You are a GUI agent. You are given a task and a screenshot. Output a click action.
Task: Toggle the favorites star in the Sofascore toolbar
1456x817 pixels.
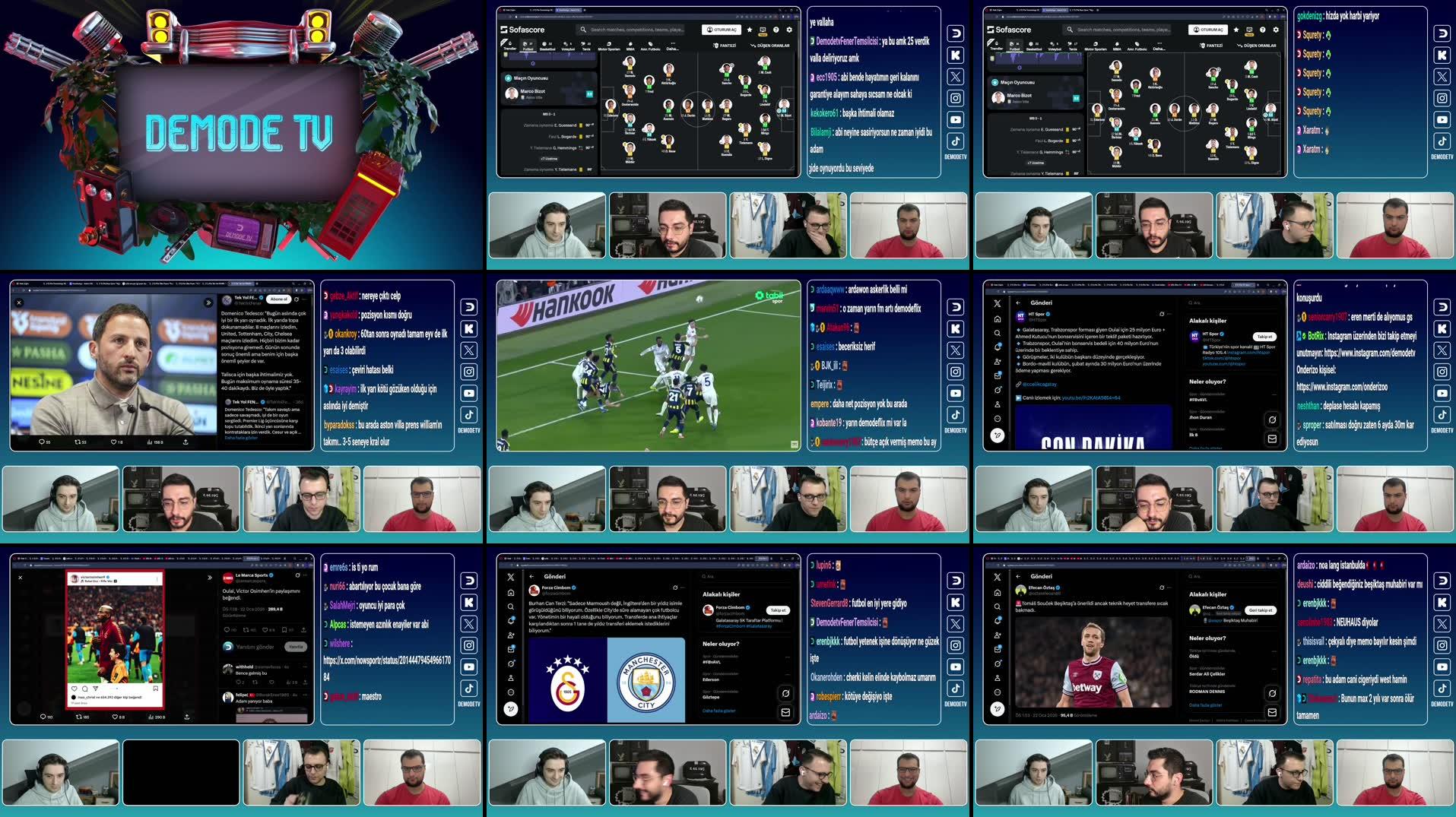point(750,30)
